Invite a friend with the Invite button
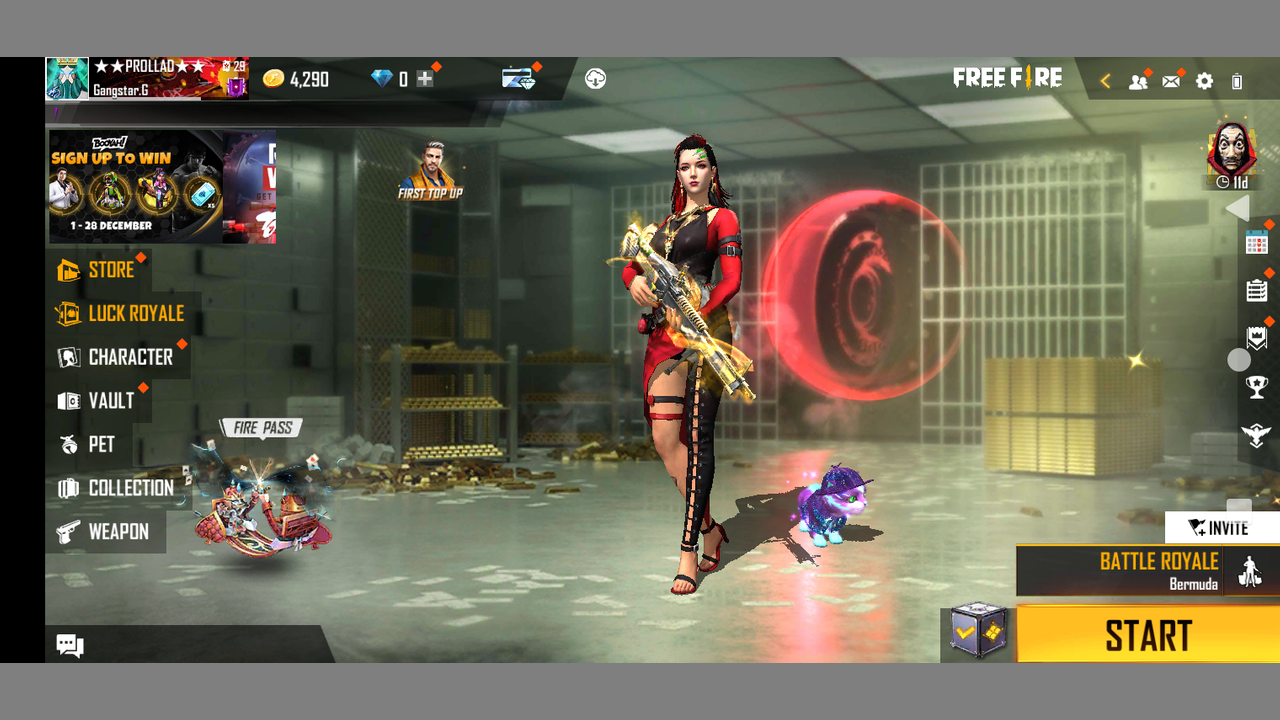The image size is (1280, 720). tap(1220, 527)
